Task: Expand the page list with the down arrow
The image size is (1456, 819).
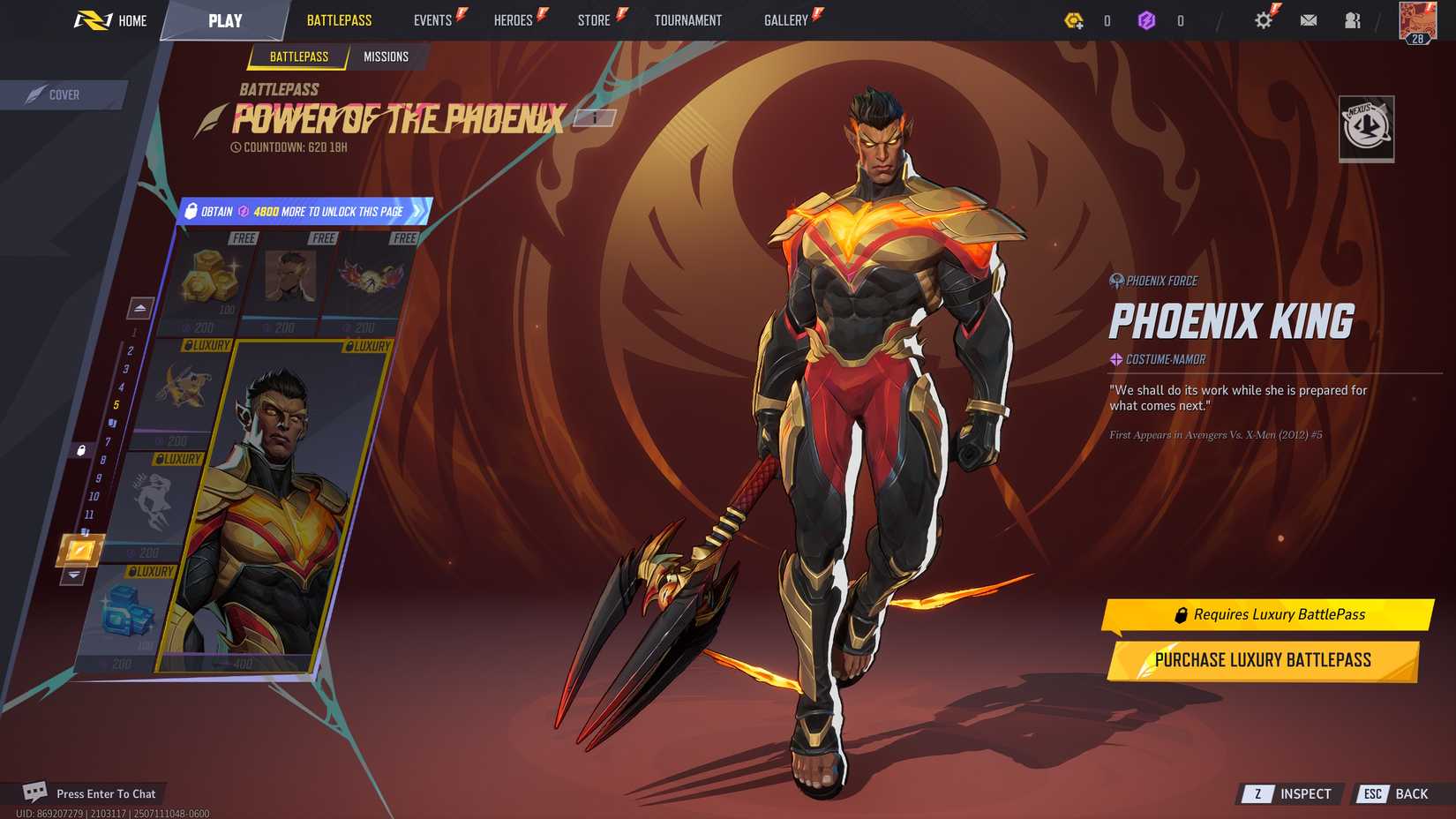Action: [x=73, y=575]
